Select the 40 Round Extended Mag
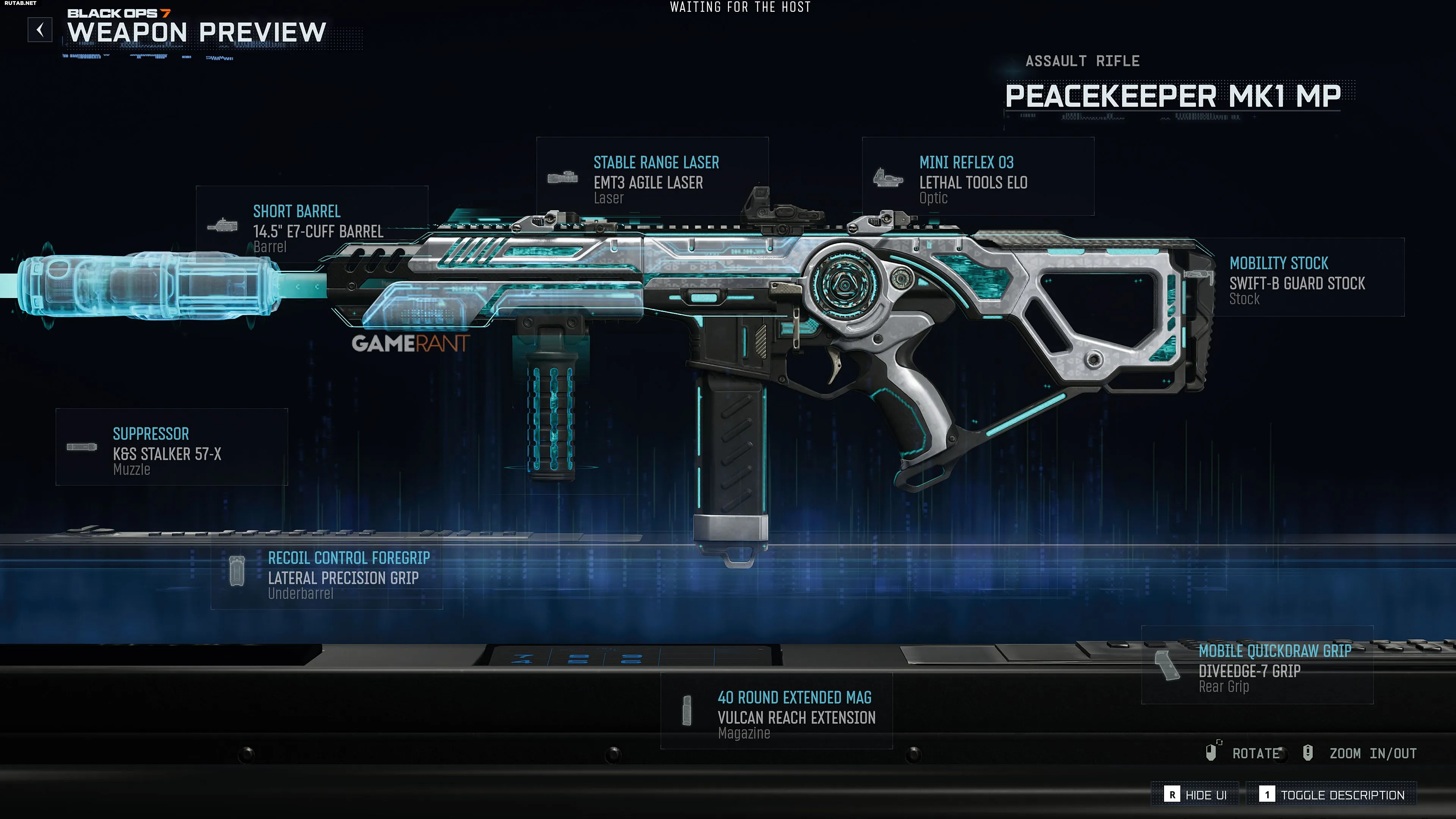1456x819 pixels. 776,711
